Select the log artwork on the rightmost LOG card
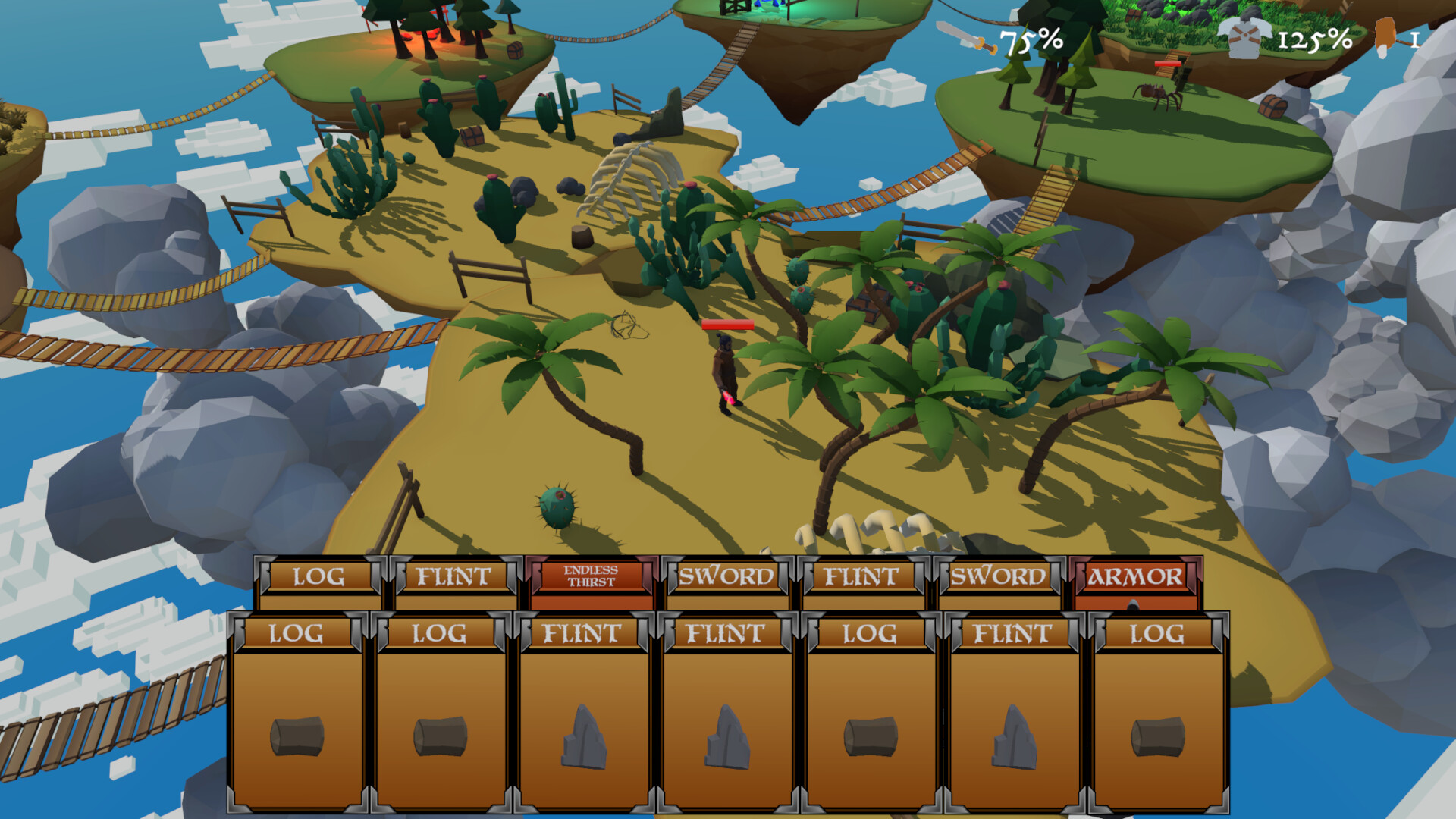Image resolution: width=1456 pixels, height=819 pixels. click(1159, 734)
